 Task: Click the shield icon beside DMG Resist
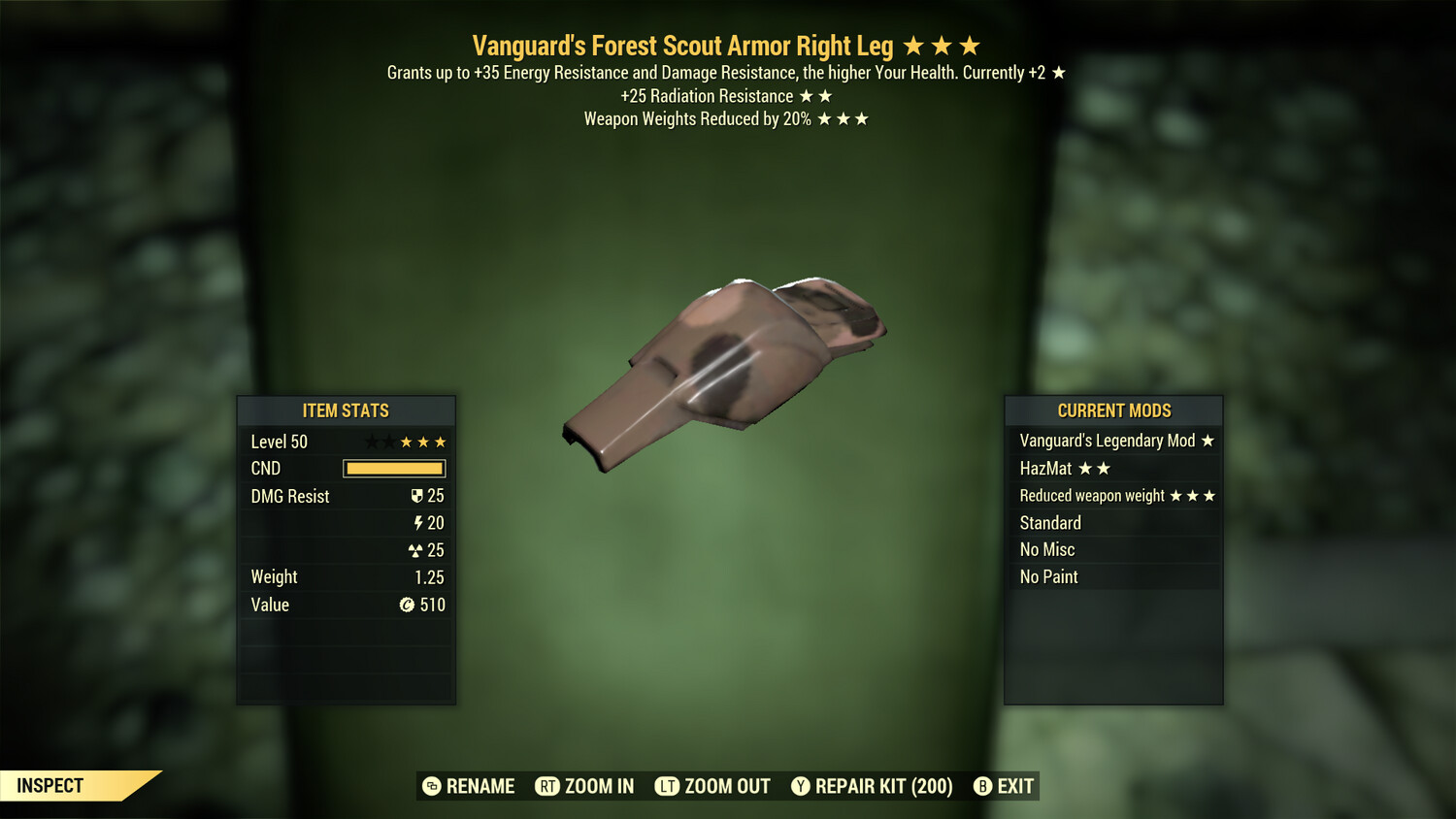click(x=418, y=495)
